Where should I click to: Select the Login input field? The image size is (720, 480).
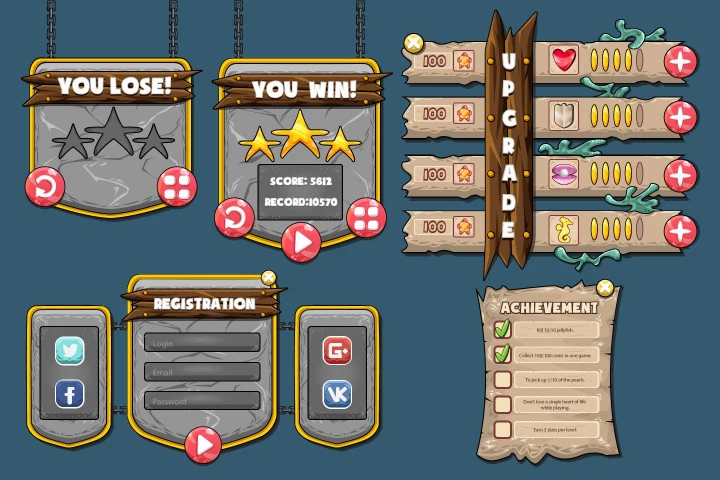pyautogui.click(x=202, y=343)
